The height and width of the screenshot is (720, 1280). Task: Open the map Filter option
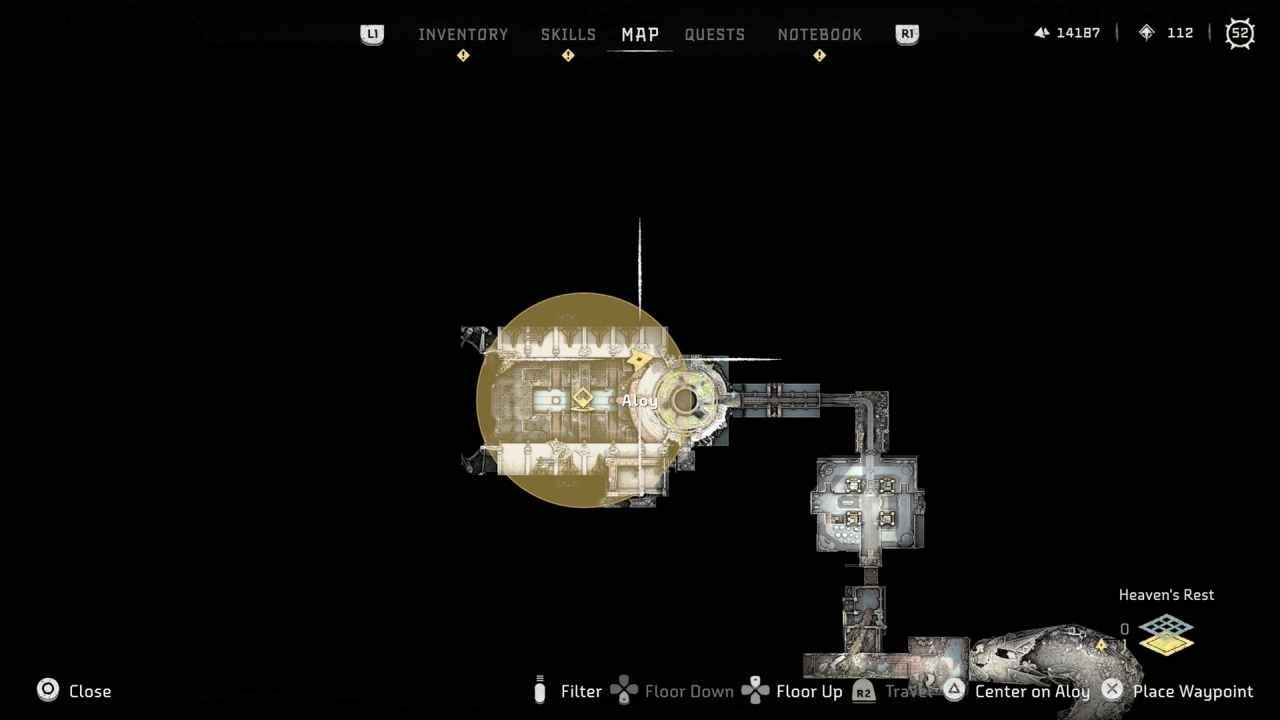581,691
